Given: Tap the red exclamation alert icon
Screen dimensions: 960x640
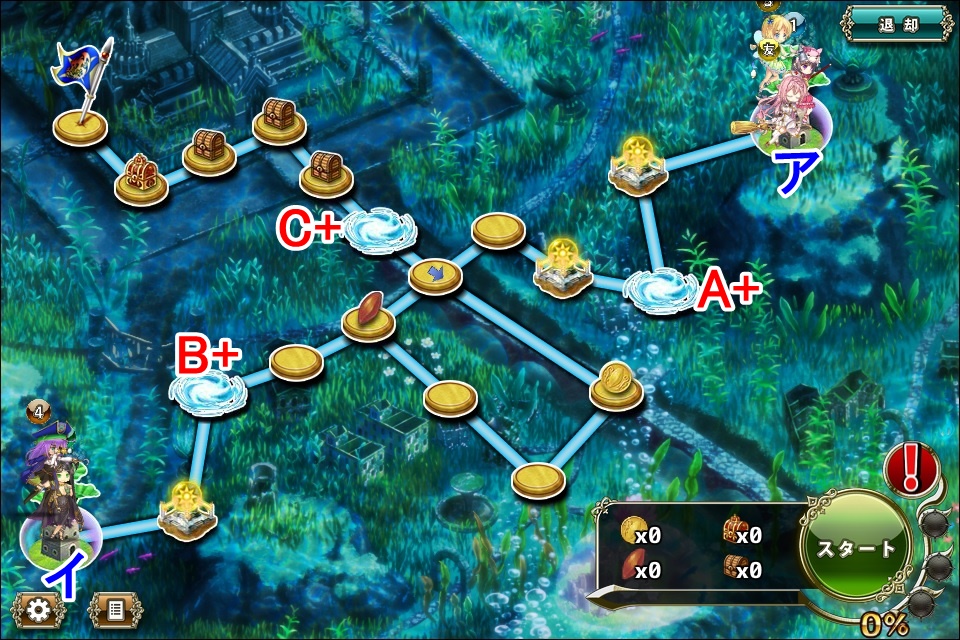Looking at the screenshot, I should [x=910, y=469].
